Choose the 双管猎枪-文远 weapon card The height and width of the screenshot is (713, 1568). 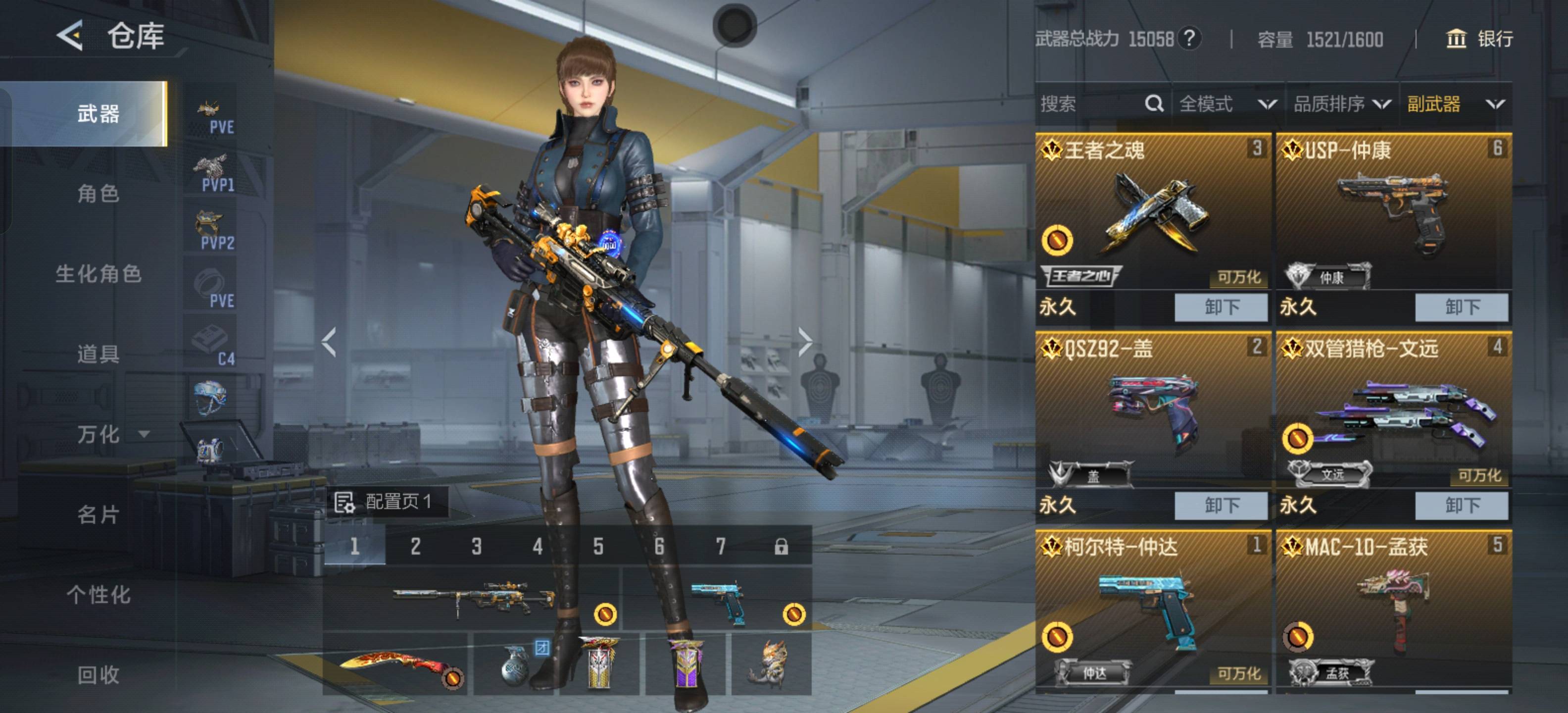coord(1393,411)
